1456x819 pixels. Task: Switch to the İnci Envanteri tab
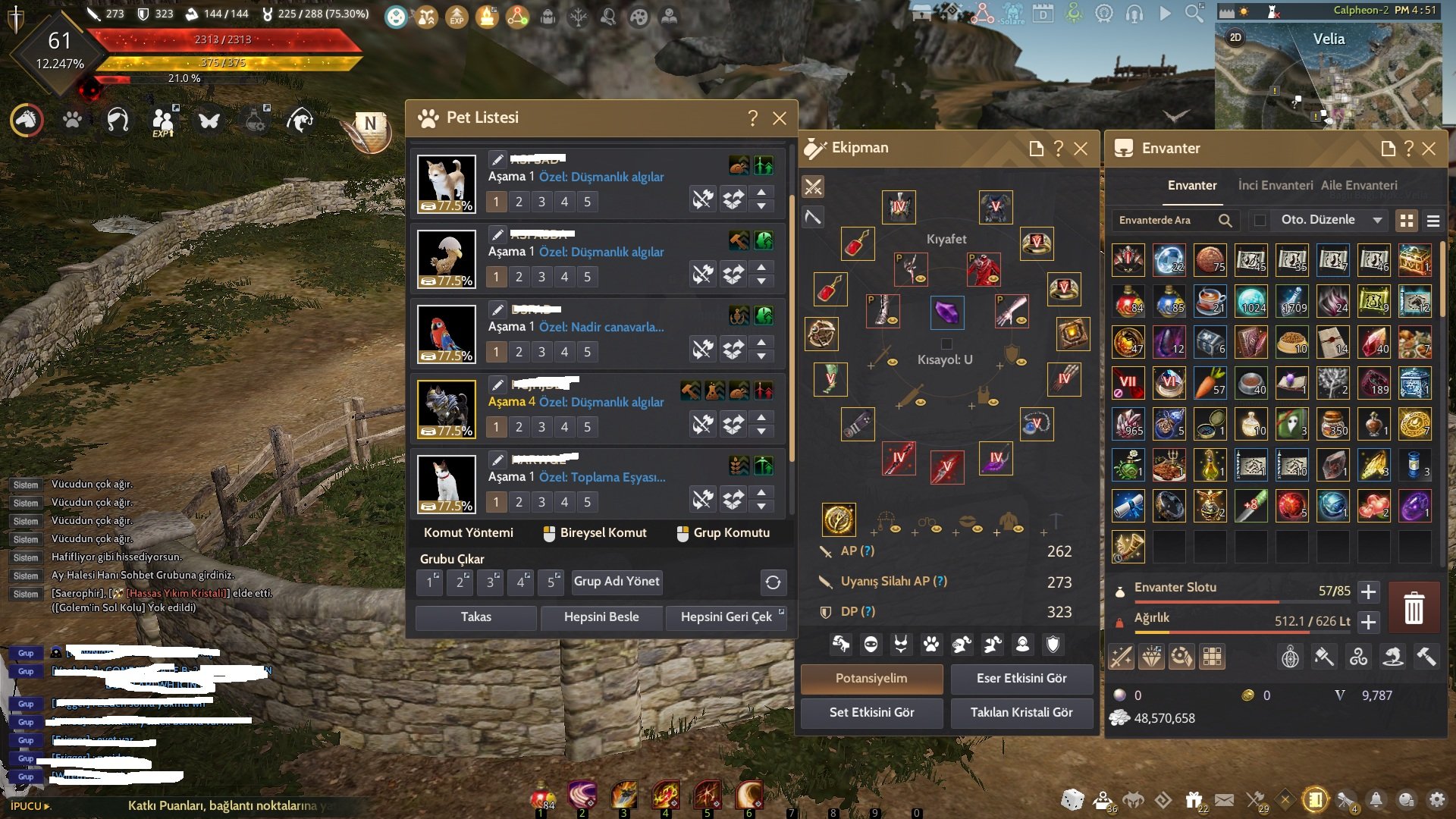click(x=1275, y=186)
